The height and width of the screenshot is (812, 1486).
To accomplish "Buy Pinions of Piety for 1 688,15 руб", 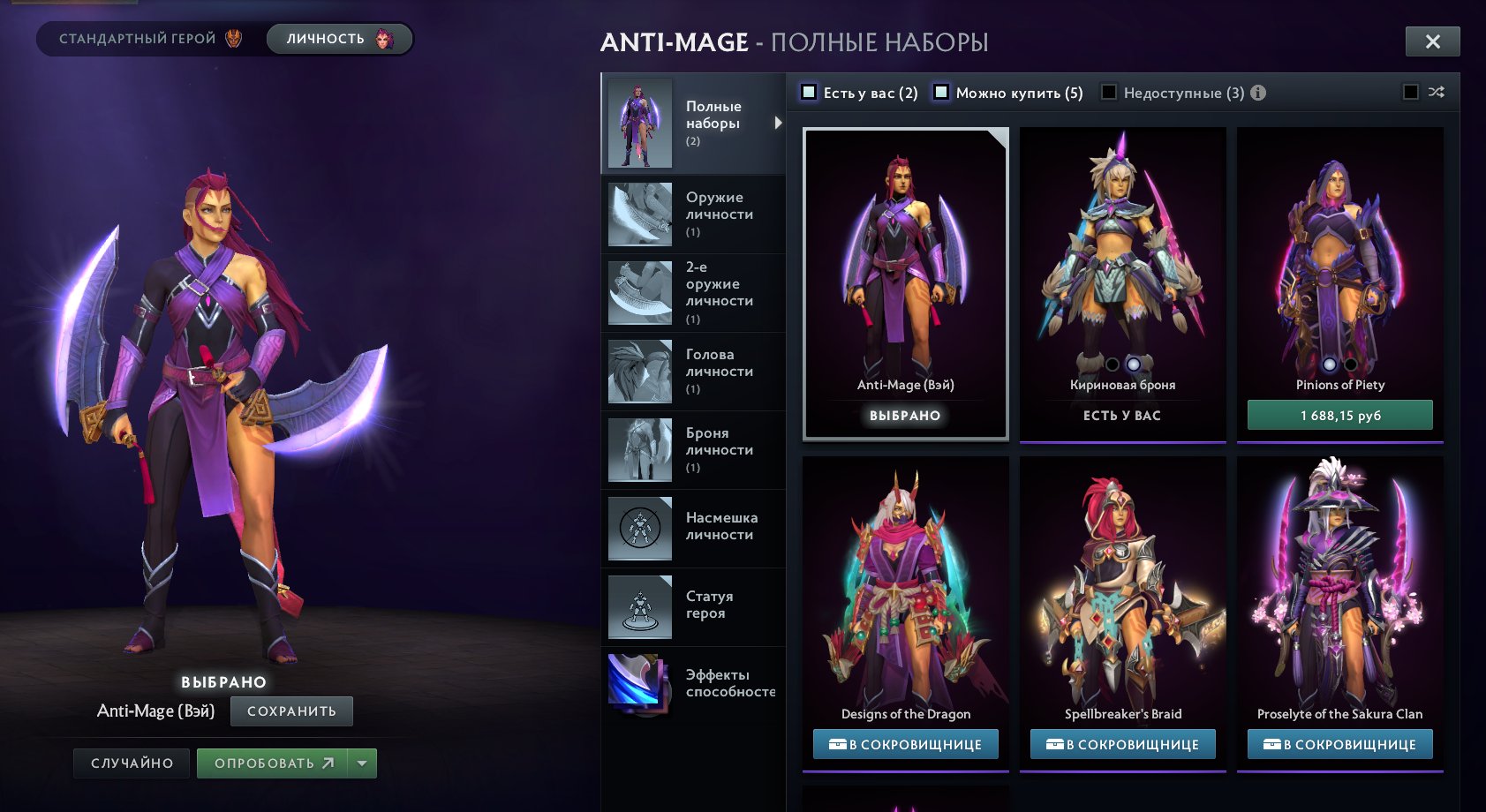I will (1339, 414).
